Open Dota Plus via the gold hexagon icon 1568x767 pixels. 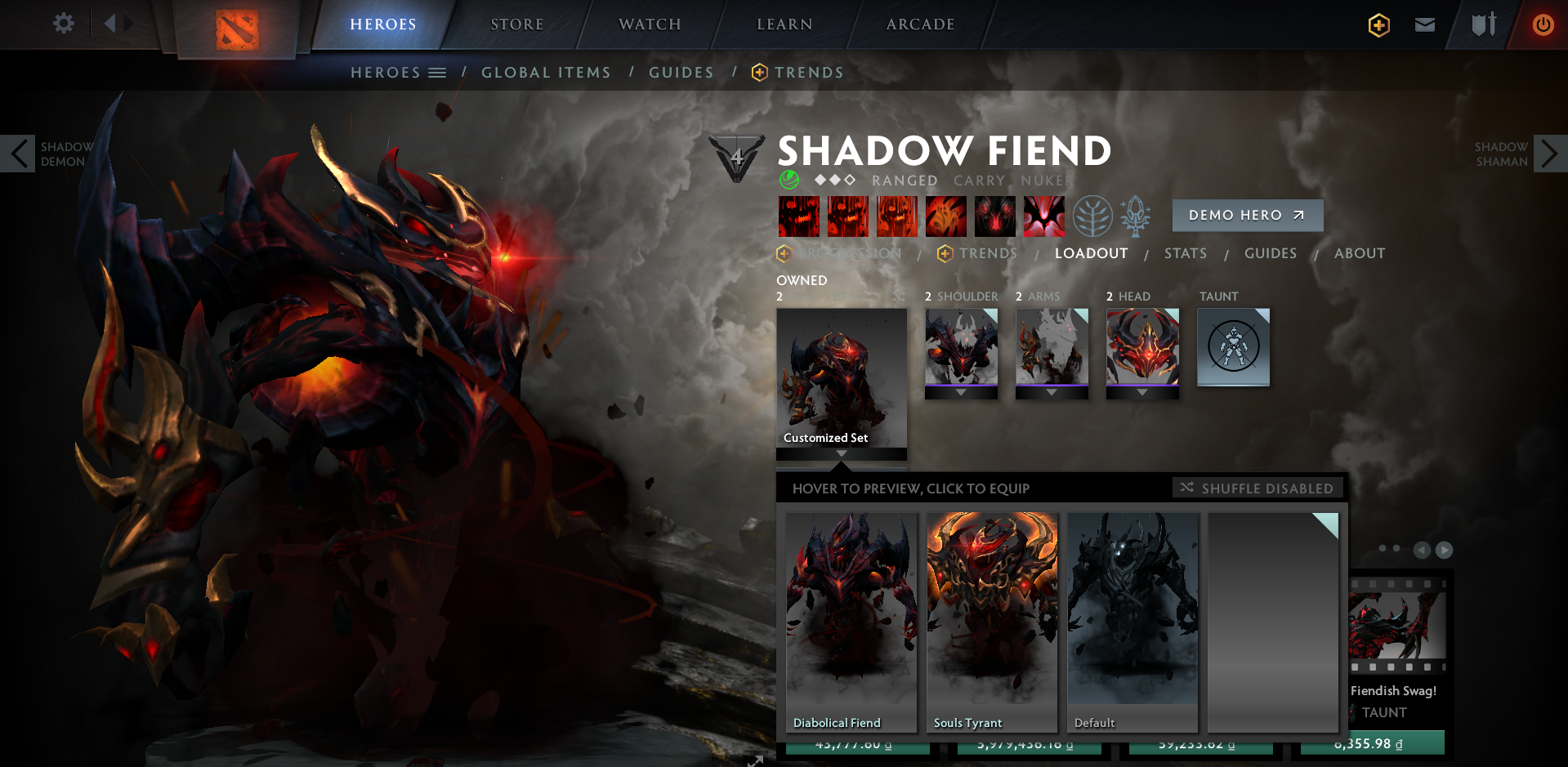[1378, 25]
